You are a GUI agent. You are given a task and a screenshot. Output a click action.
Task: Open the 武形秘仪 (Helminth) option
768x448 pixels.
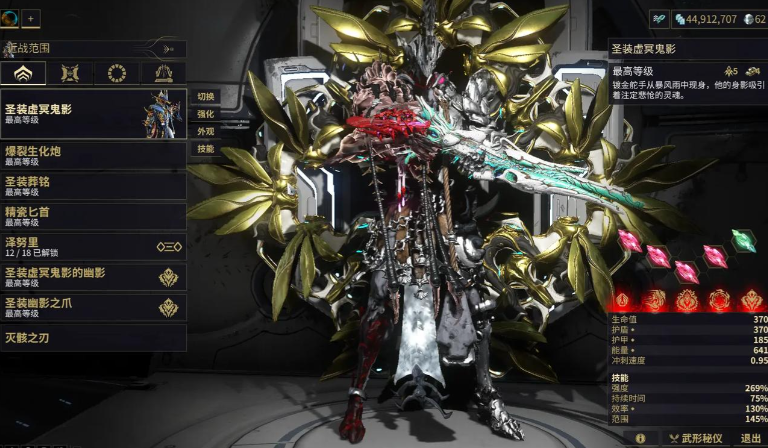[696, 438]
